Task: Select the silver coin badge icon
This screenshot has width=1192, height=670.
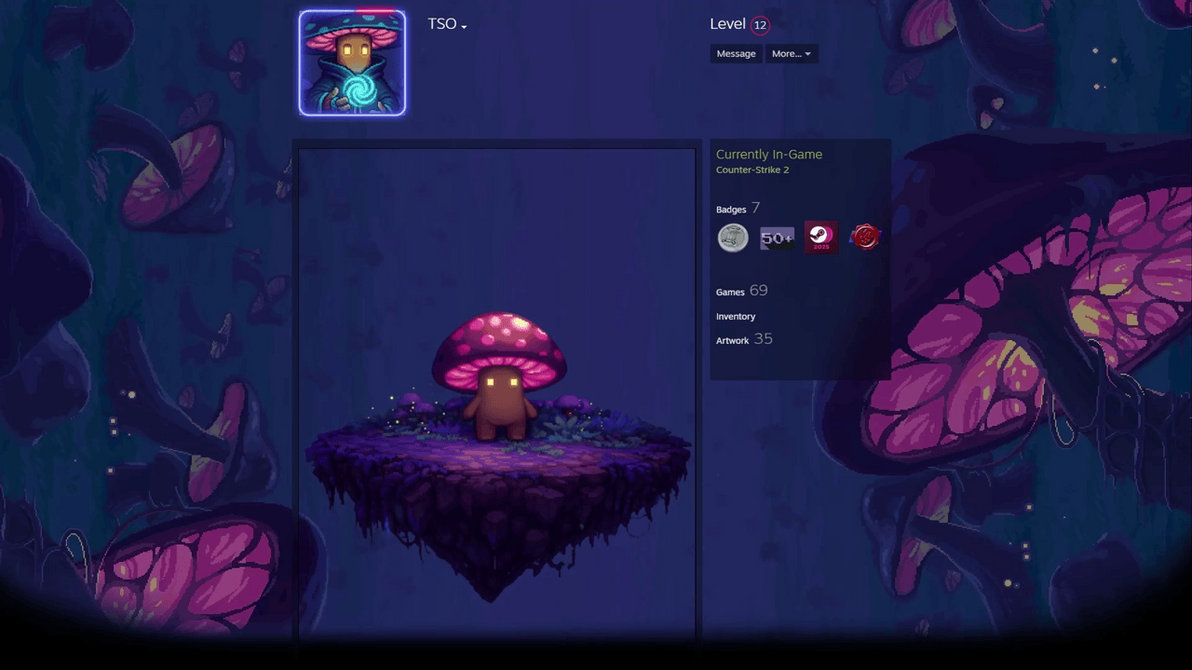Action: click(x=733, y=238)
